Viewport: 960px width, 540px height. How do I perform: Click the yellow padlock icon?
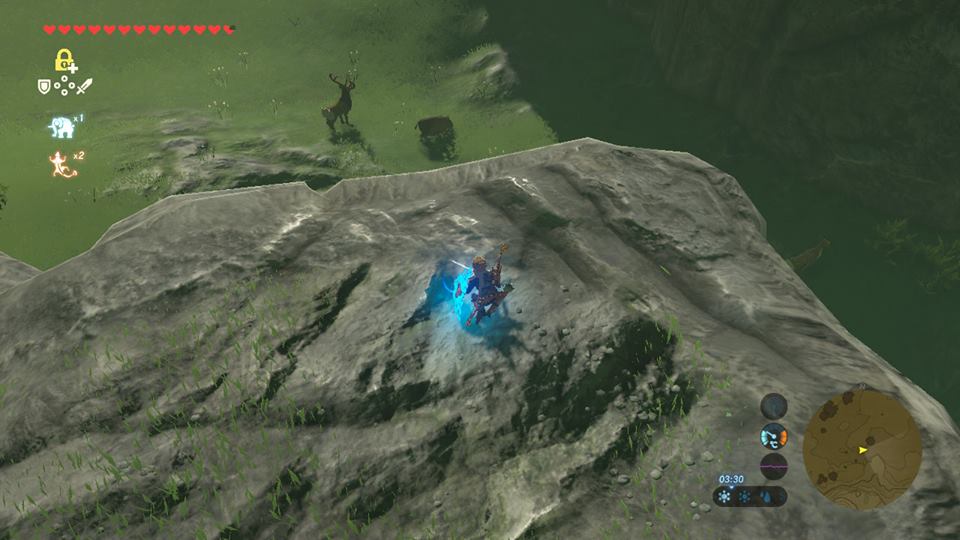click(x=64, y=60)
